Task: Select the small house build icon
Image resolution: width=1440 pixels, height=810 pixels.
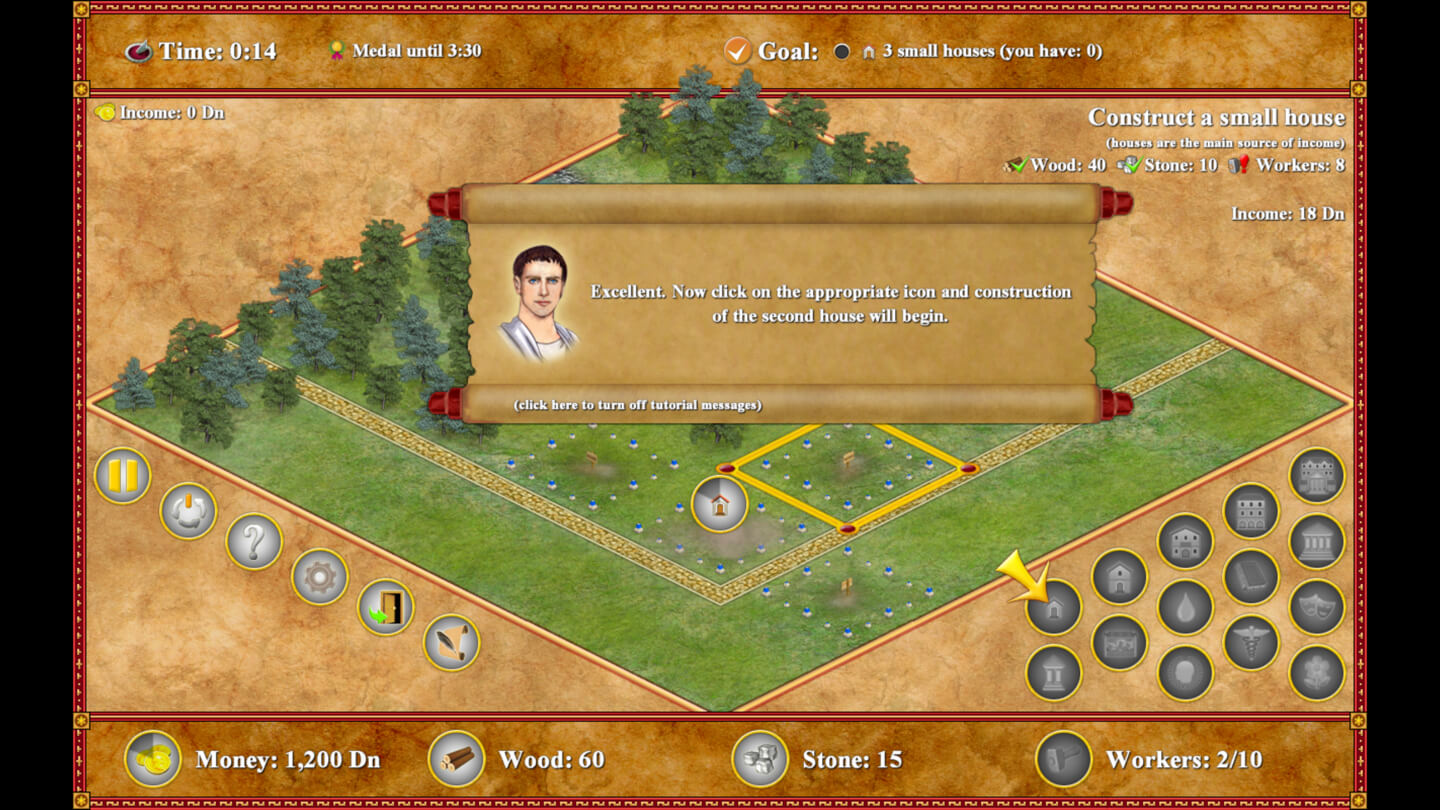Action: point(1054,607)
